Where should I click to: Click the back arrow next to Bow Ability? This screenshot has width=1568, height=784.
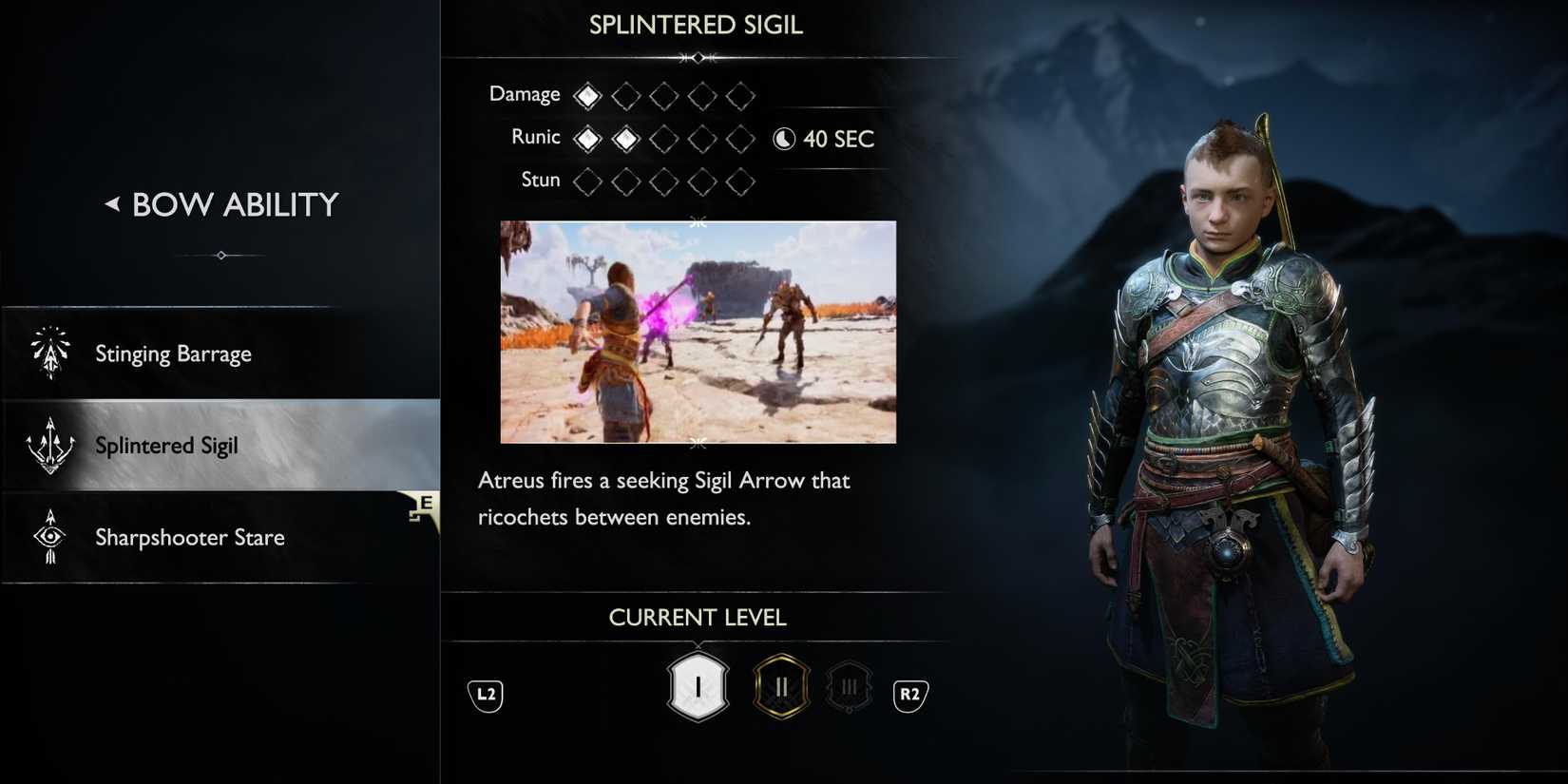coord(112,203)
